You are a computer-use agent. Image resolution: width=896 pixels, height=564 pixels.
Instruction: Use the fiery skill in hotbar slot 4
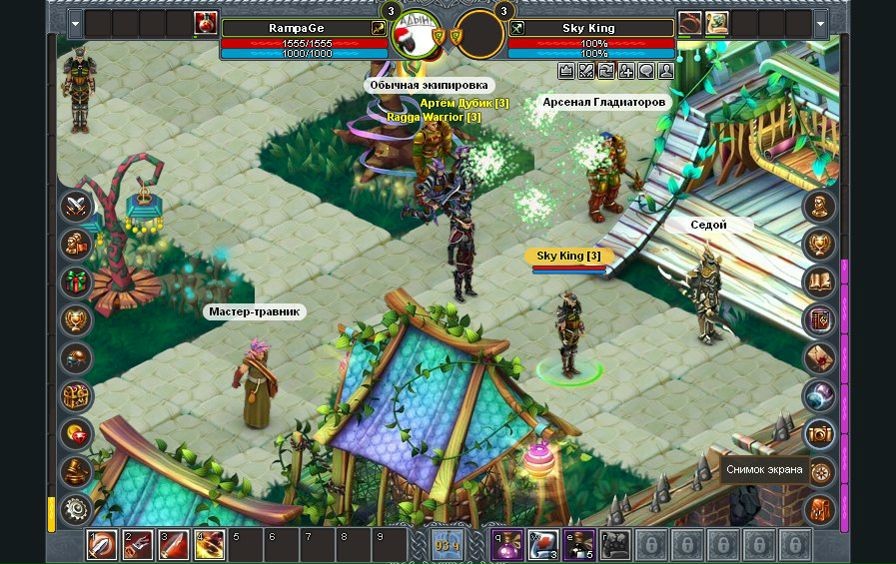210,545
